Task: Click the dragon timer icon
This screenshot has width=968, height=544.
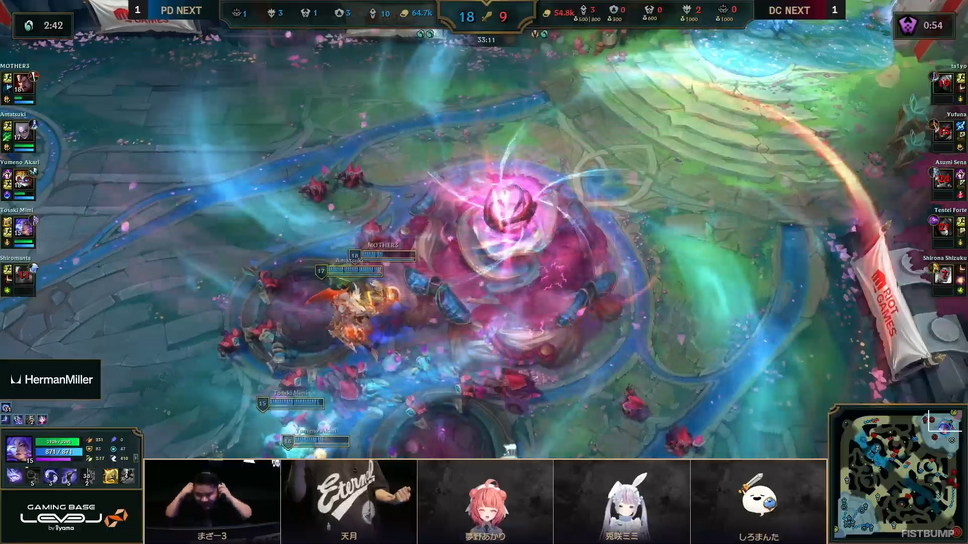Action: pos(27,25)
